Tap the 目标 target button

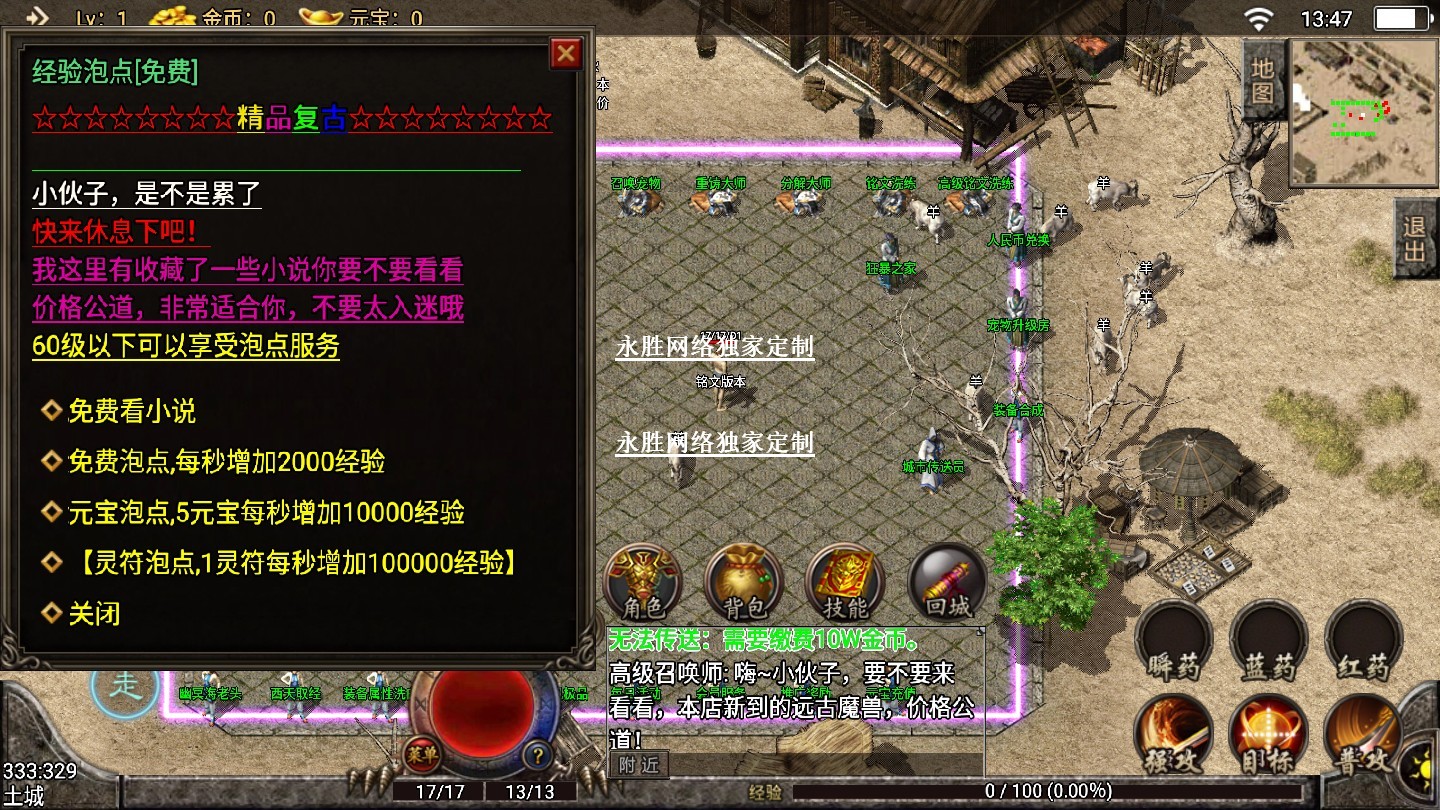click(1269, 736)
